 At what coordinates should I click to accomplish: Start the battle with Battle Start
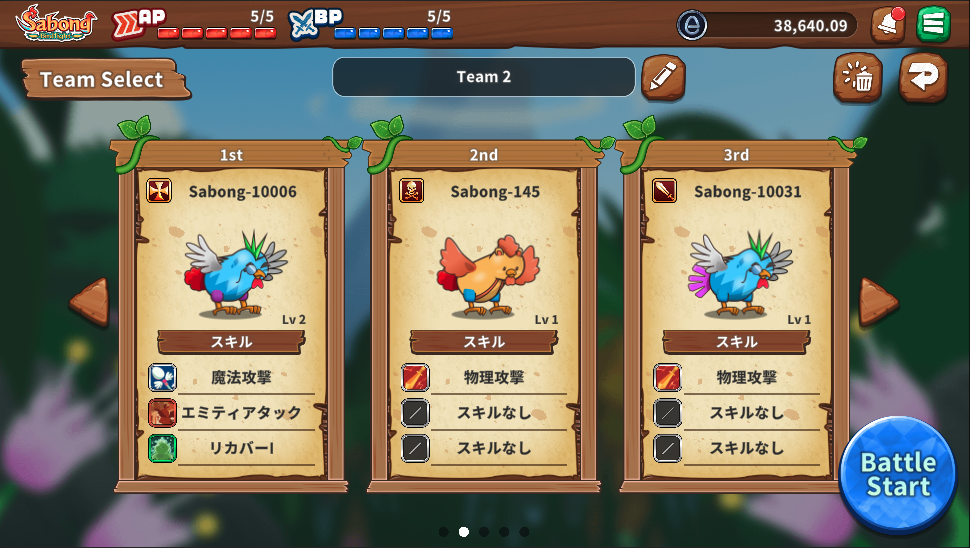pos(898,475)
